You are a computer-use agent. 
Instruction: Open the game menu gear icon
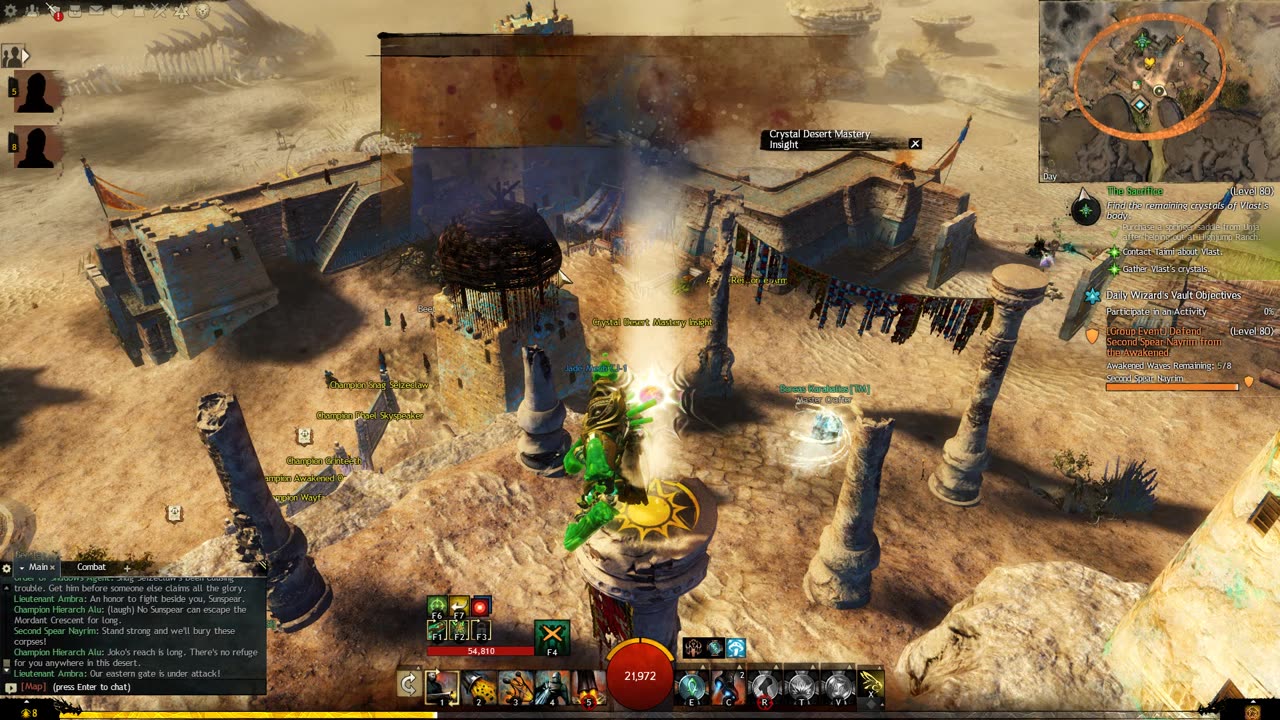9,11
